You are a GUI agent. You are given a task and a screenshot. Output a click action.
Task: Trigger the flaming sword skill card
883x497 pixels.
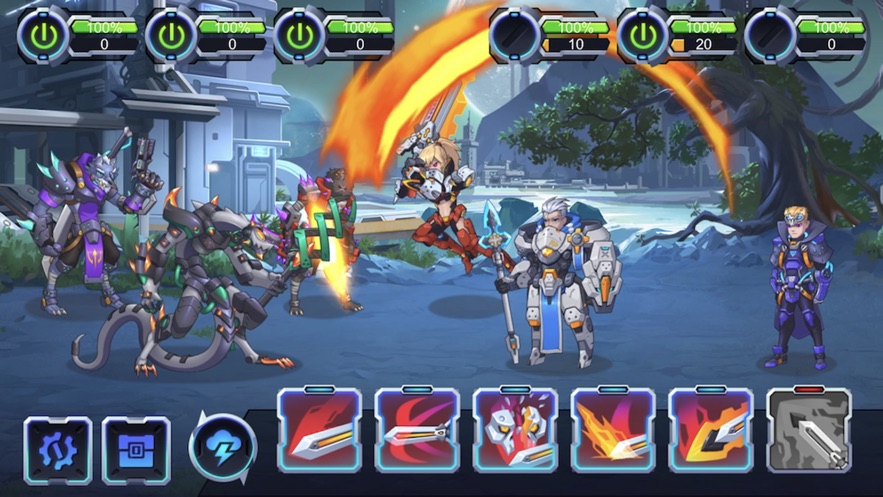[x=613, y=430]
